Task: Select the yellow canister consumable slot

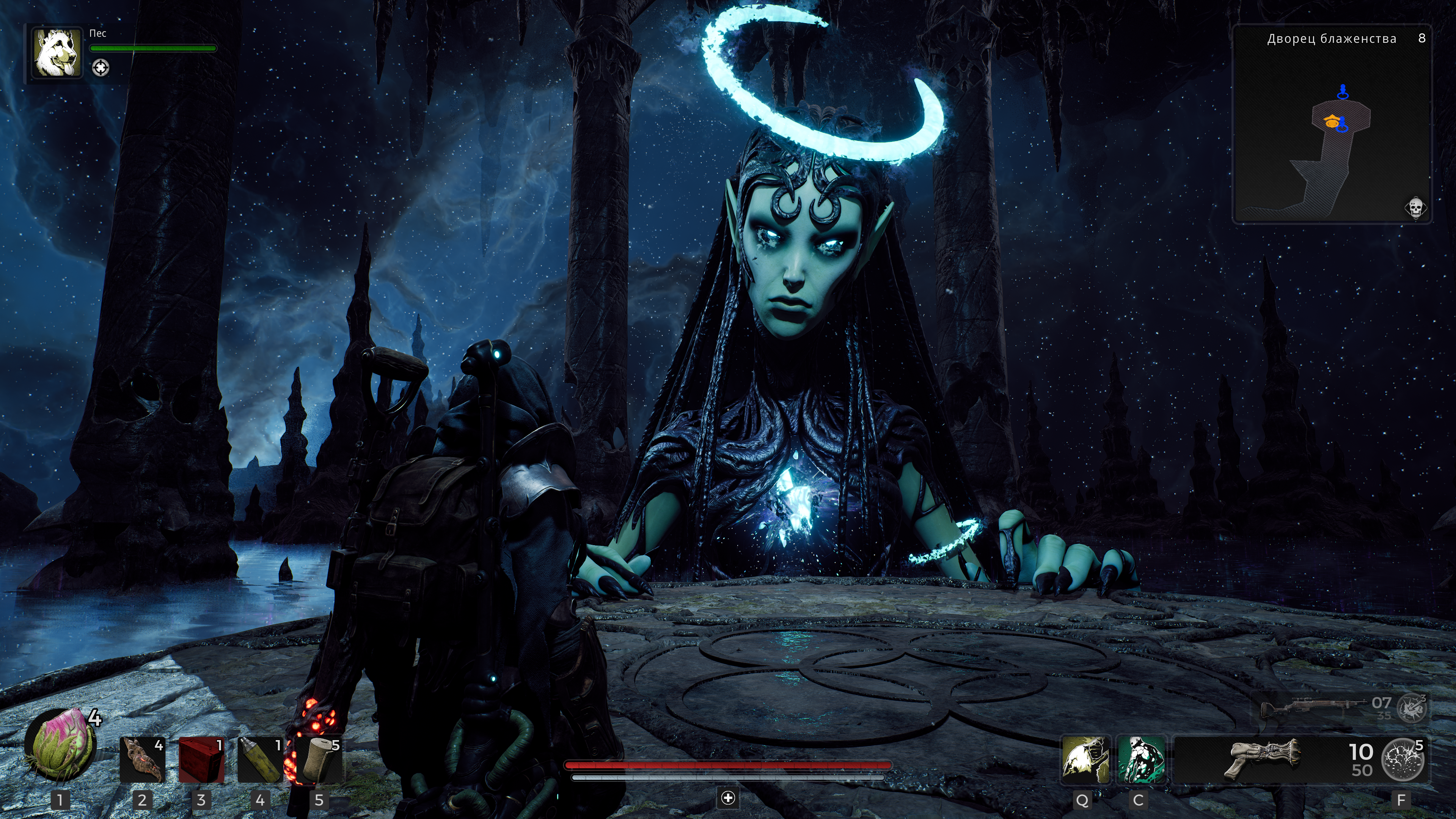Action: 260,759
